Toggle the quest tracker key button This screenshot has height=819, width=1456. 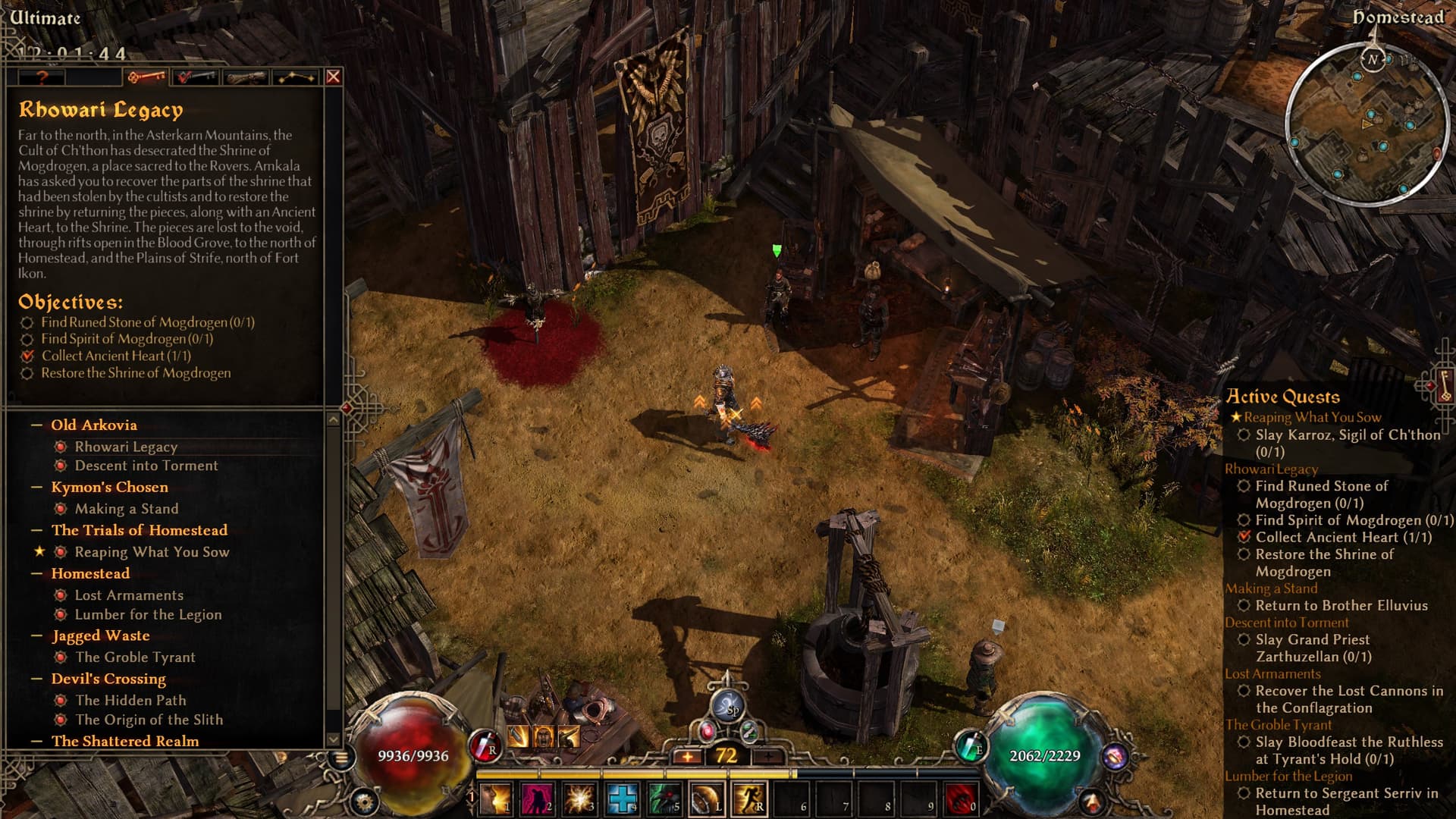click(1444, 386)
